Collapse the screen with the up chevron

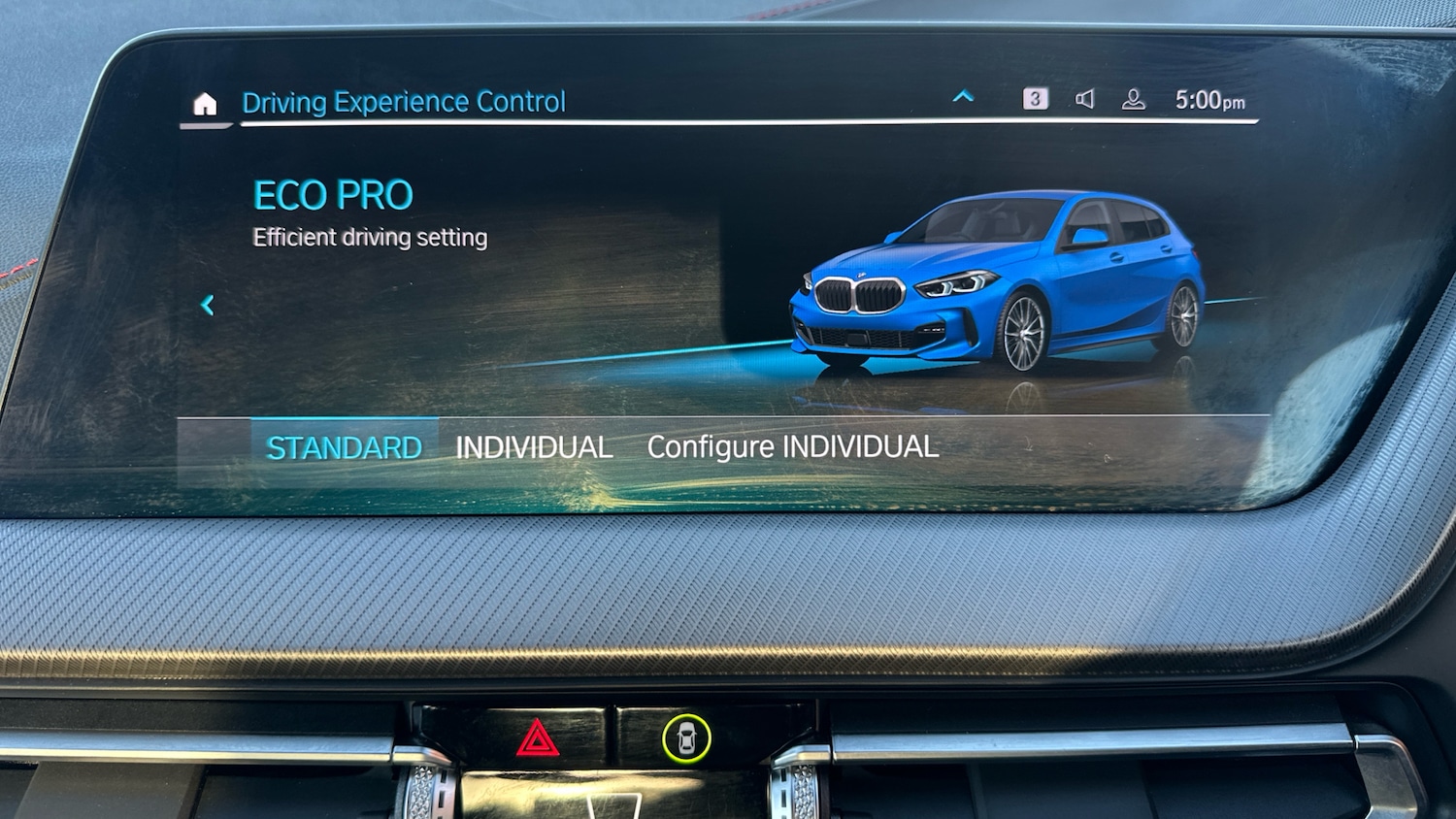pyautogui.click(x=963, y=96)
